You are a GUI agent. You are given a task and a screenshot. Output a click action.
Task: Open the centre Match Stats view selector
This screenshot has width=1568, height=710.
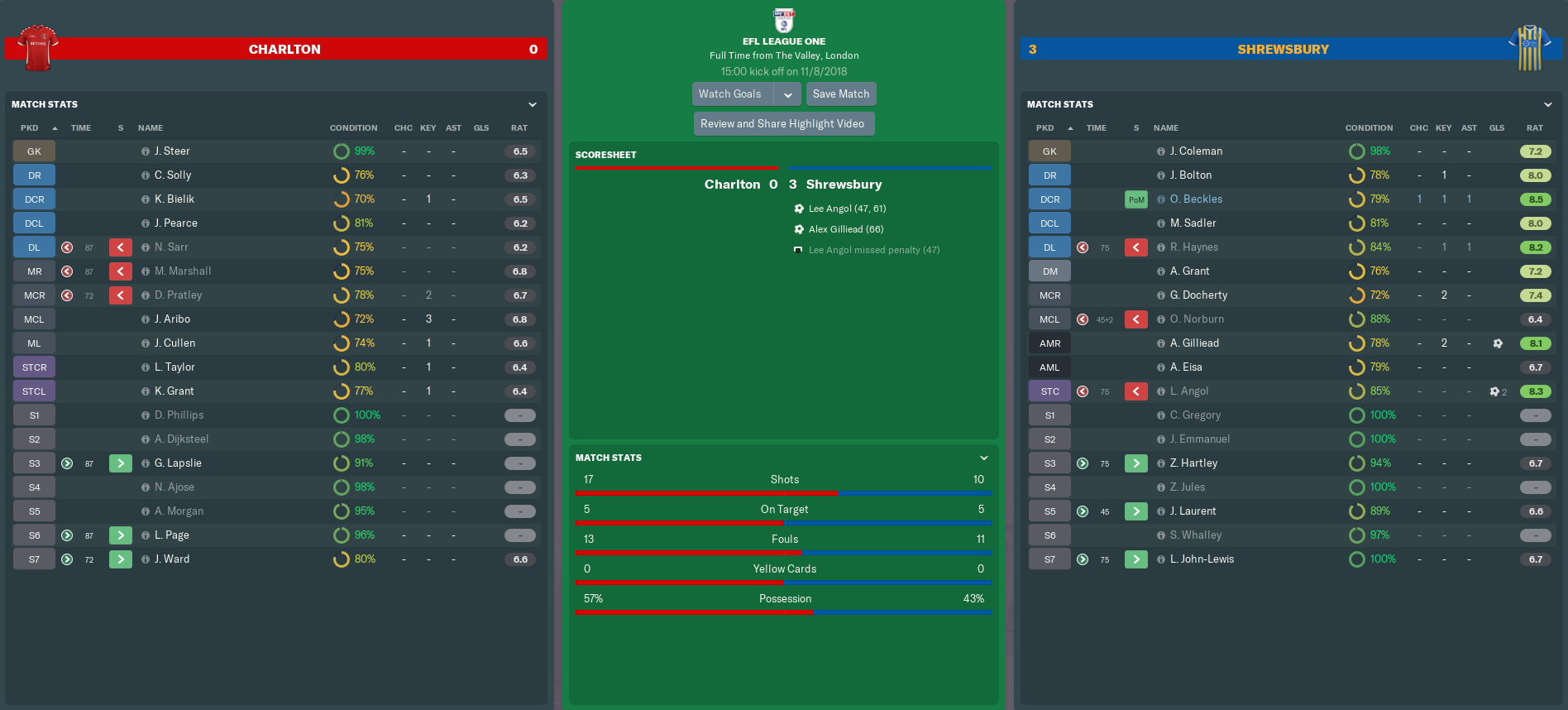(983, 458)
